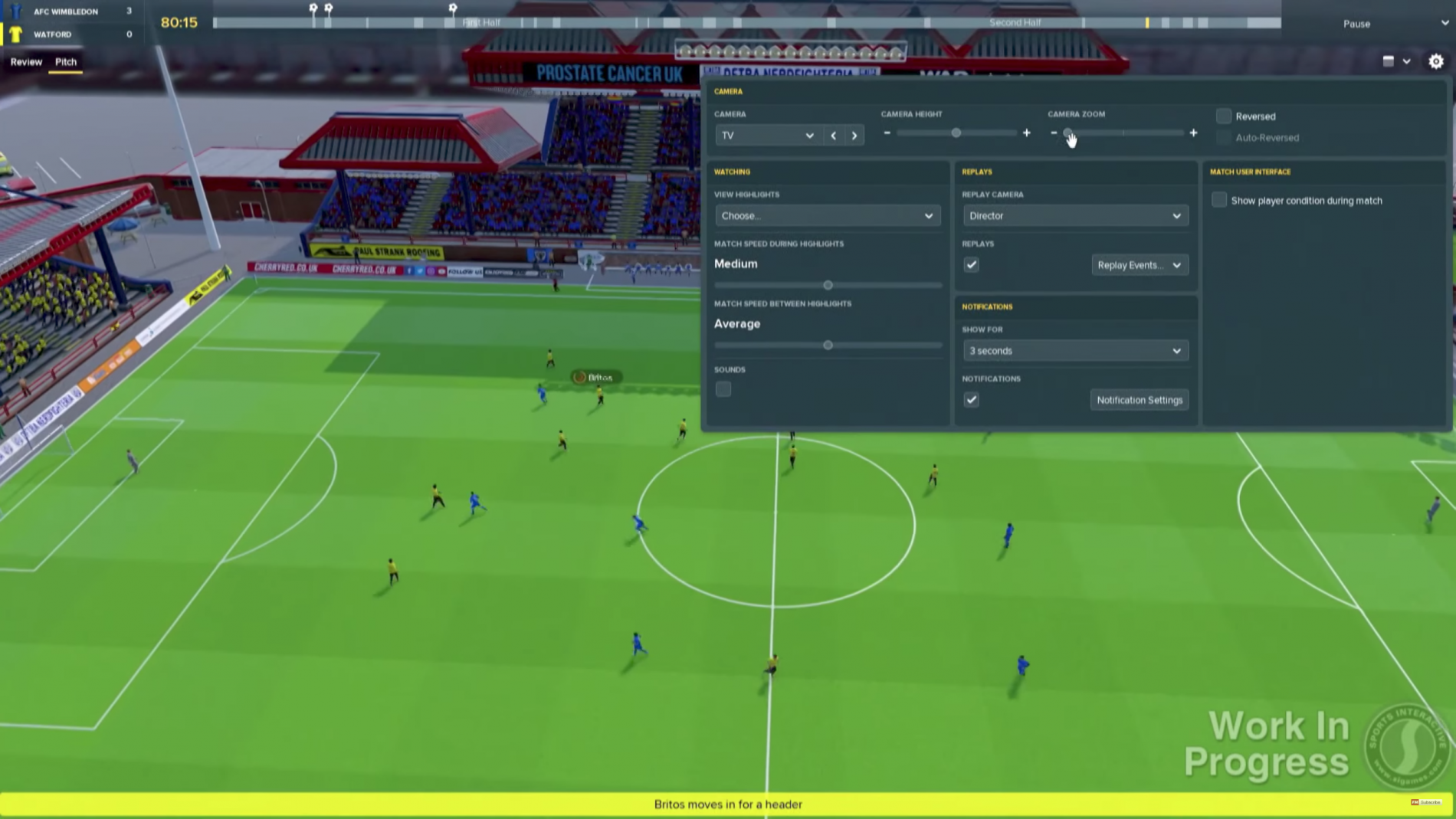Click the Notification Settings button

pos(1139,399)
